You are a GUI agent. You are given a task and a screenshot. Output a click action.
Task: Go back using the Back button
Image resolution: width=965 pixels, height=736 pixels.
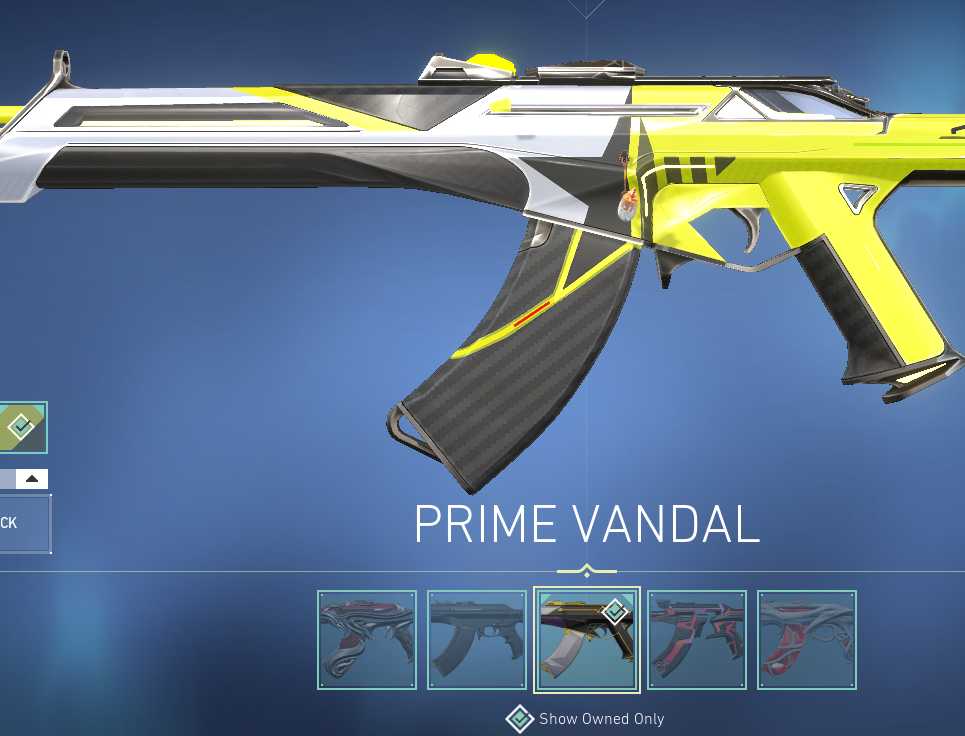22,523
